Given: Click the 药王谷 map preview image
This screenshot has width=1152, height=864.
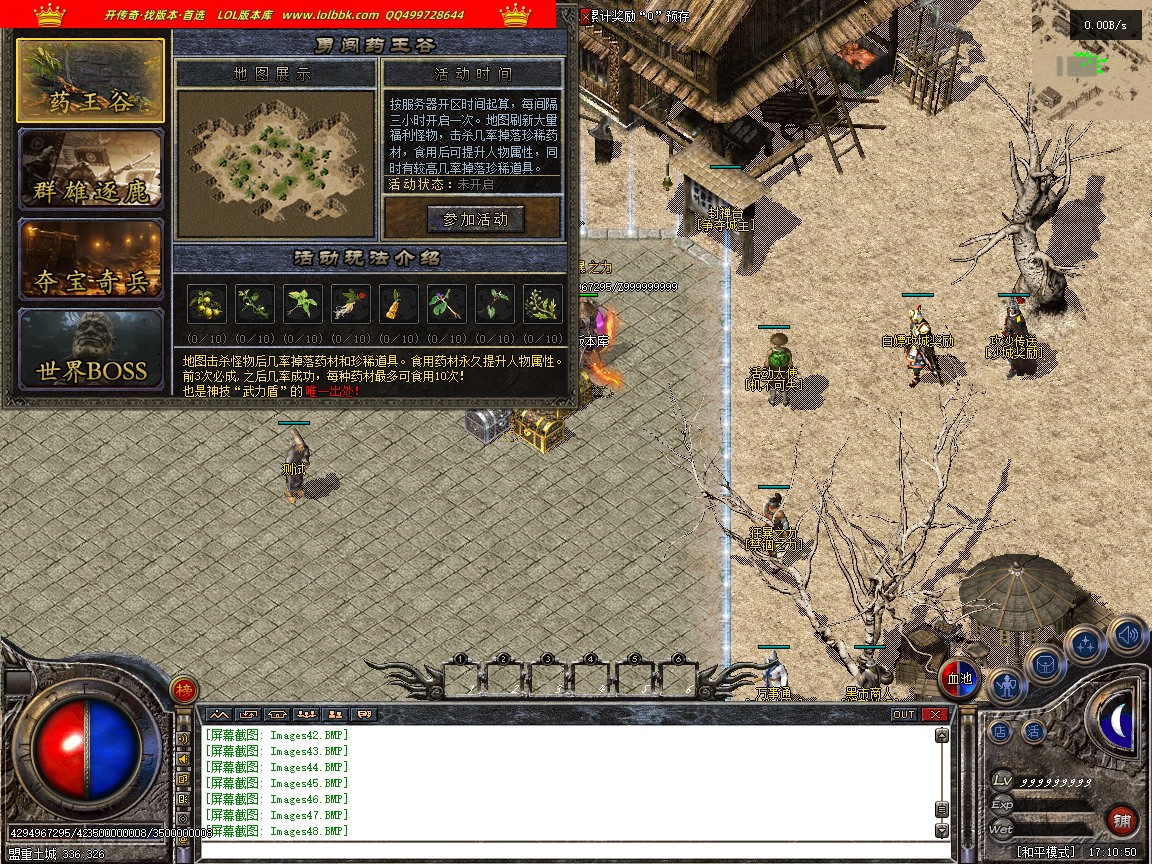Looking at the screenshot, I should (x=275, y=151).
